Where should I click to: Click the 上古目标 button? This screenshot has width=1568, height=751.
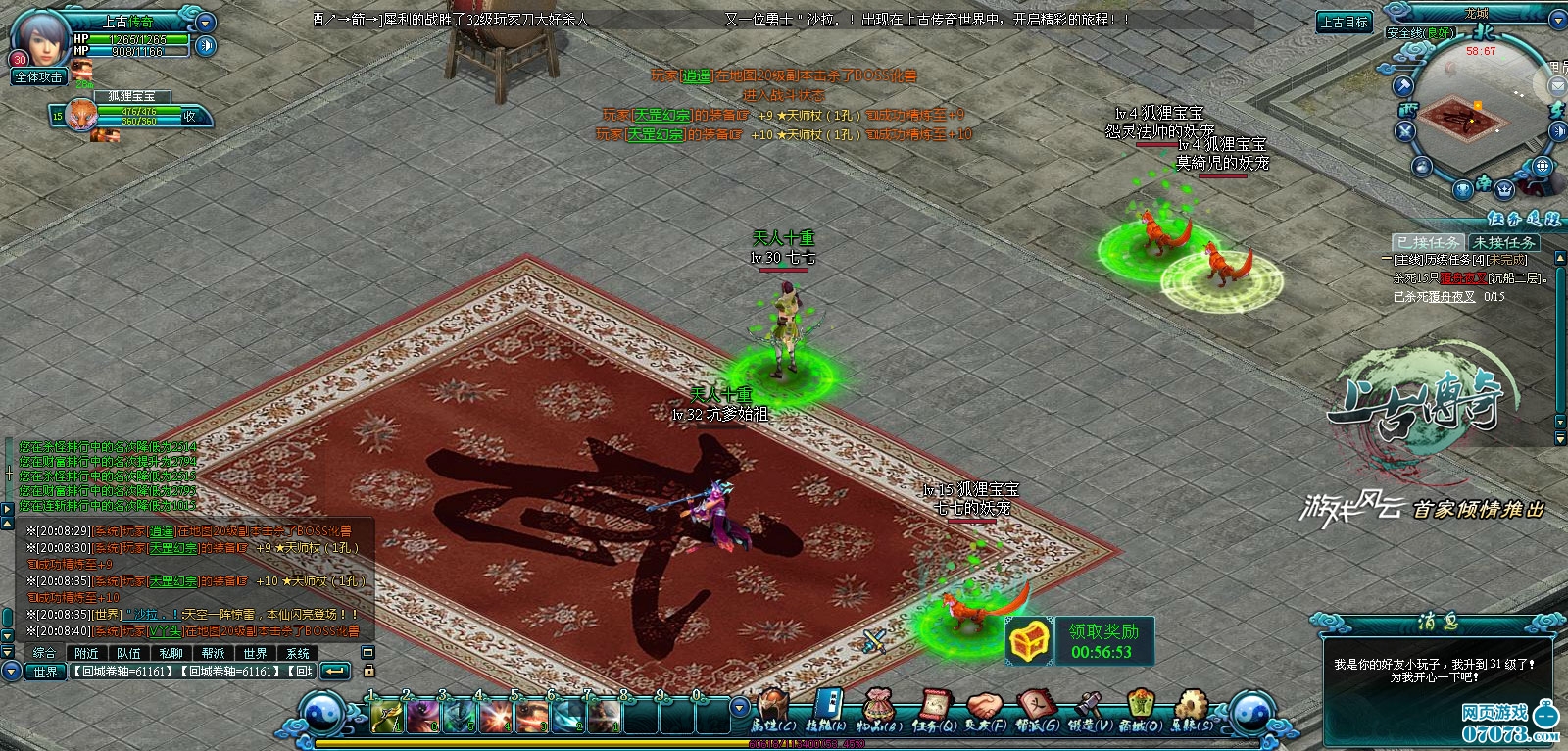pos(1344,23)
